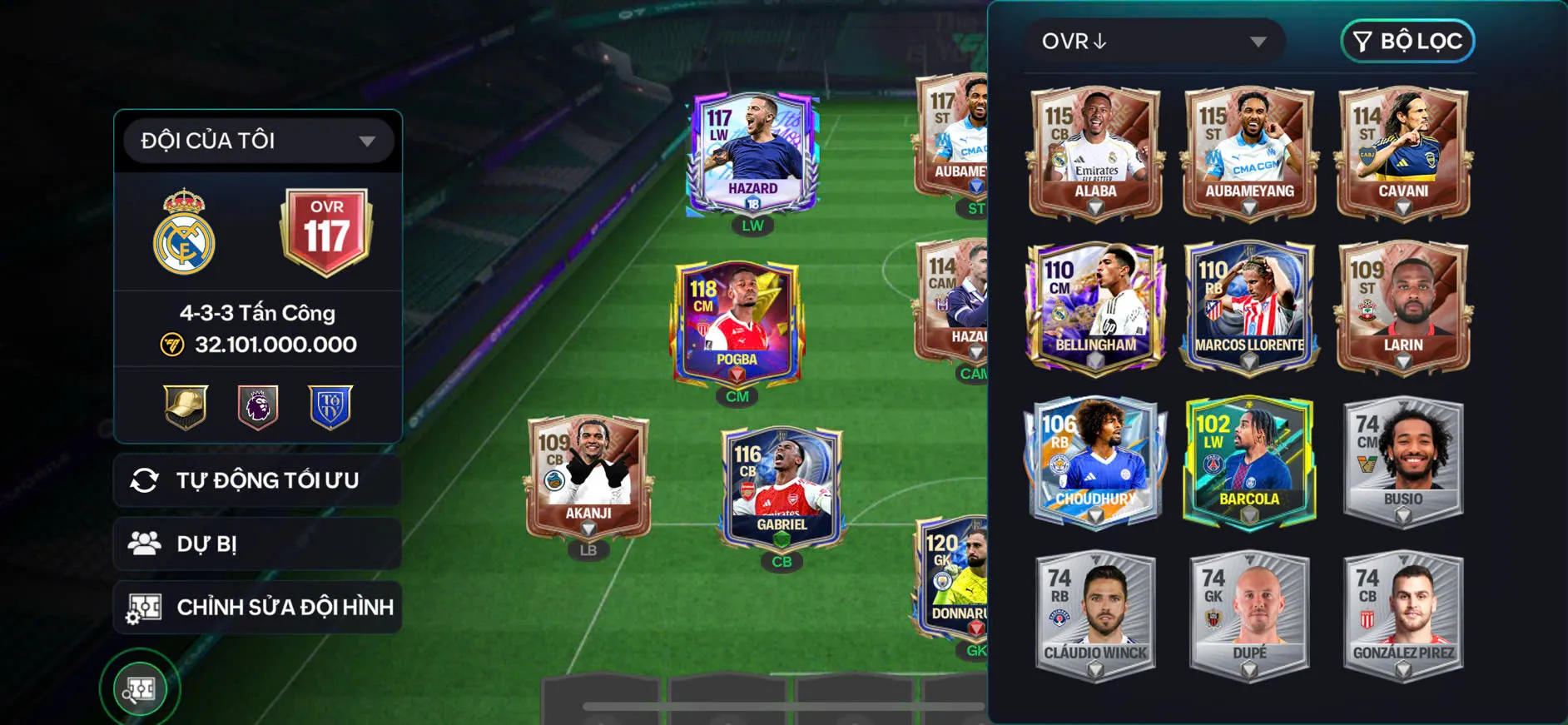Viewport: 1568px width, 725px height.
Task: Select the Busio 74 CM card
Action: pyautogui.click(x=1403, y=460)
